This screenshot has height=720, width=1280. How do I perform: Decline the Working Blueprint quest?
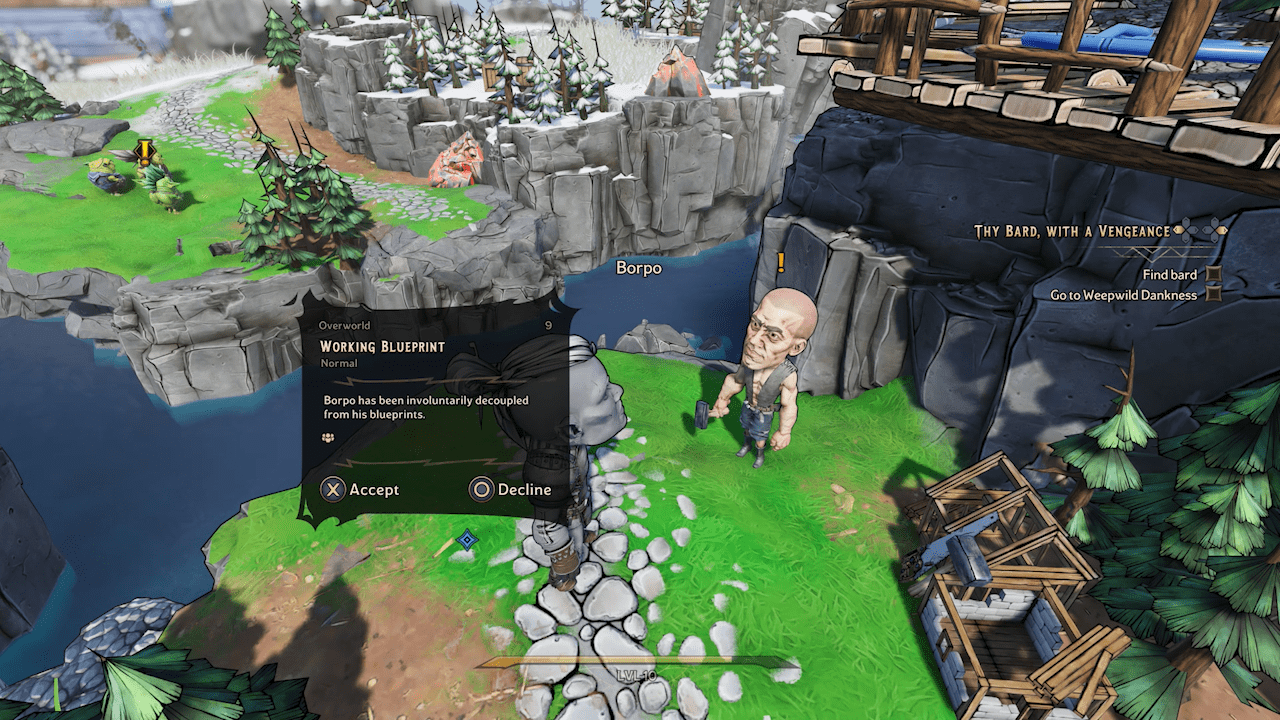coord(511,489)
